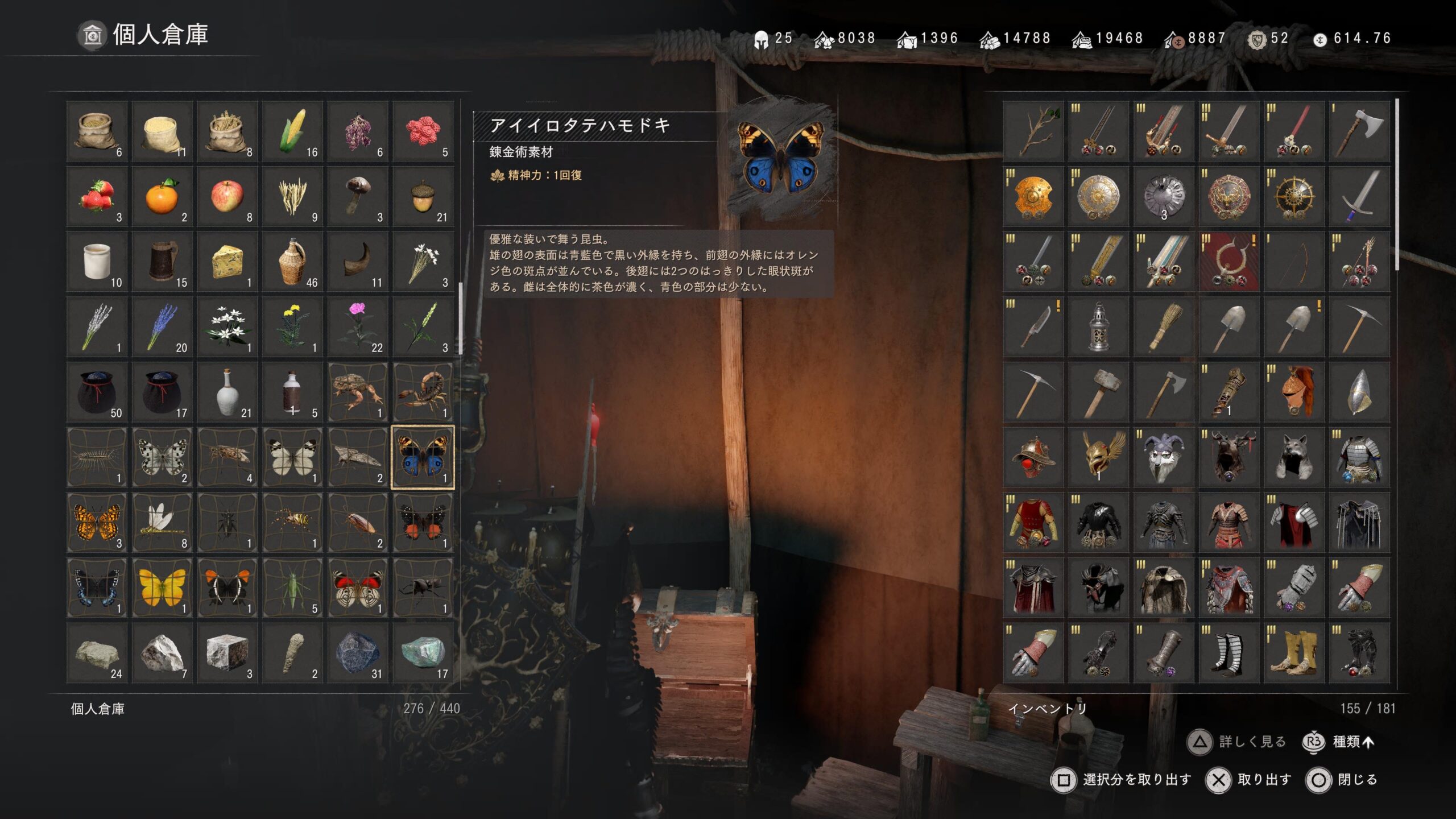
Task: Select the blue cheese wedge slot
Action: (x=227, y=262)
